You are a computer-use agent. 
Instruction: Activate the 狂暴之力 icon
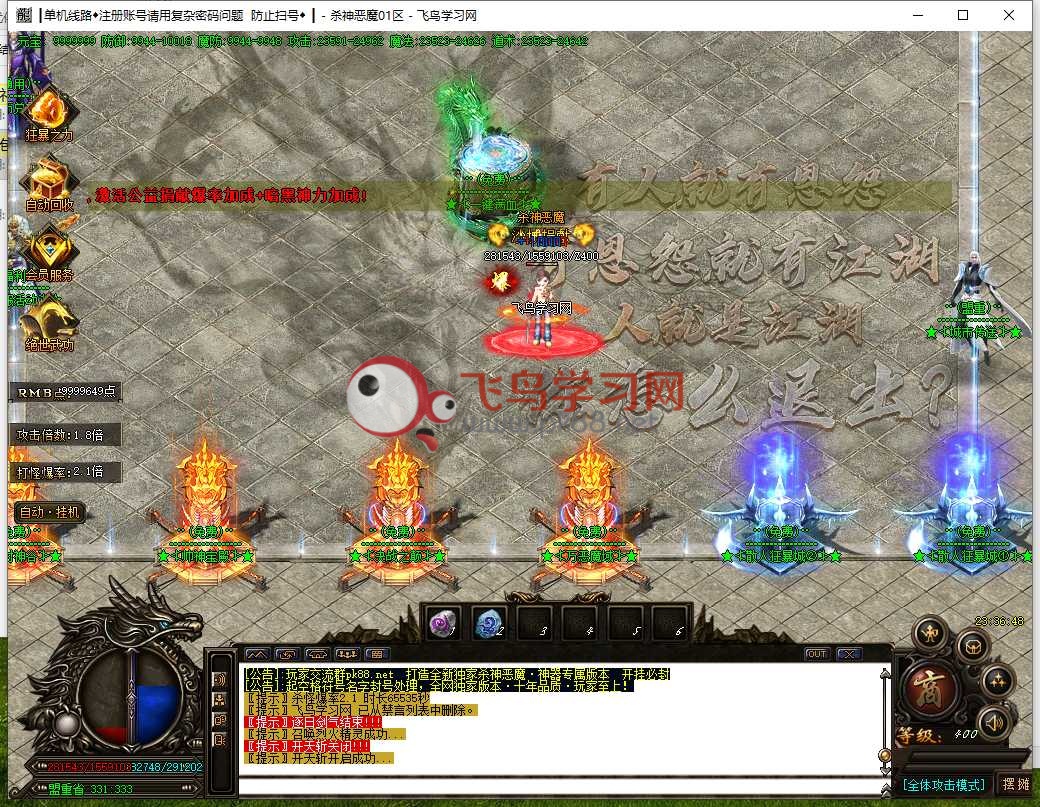[x=45, y=110]
